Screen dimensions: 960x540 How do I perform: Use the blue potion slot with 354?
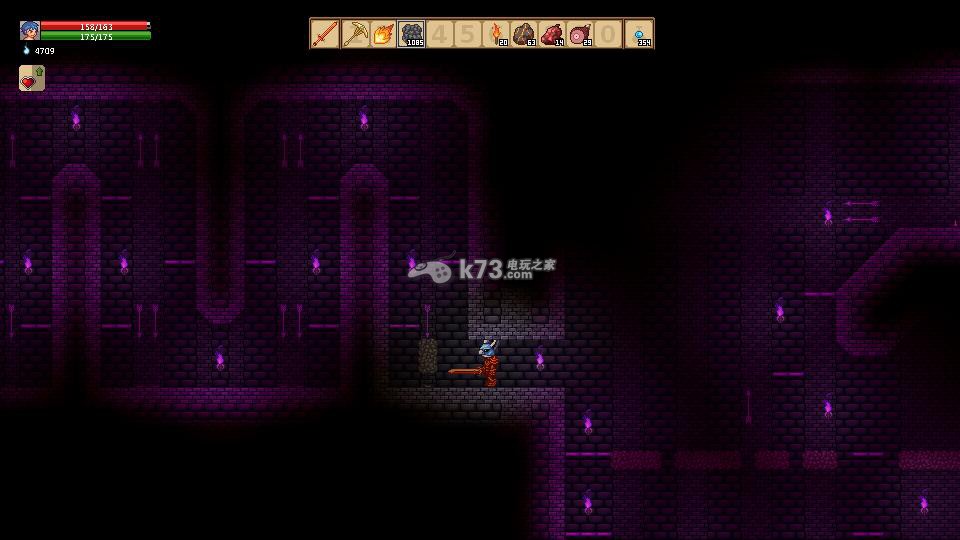[x=639, y=34]
